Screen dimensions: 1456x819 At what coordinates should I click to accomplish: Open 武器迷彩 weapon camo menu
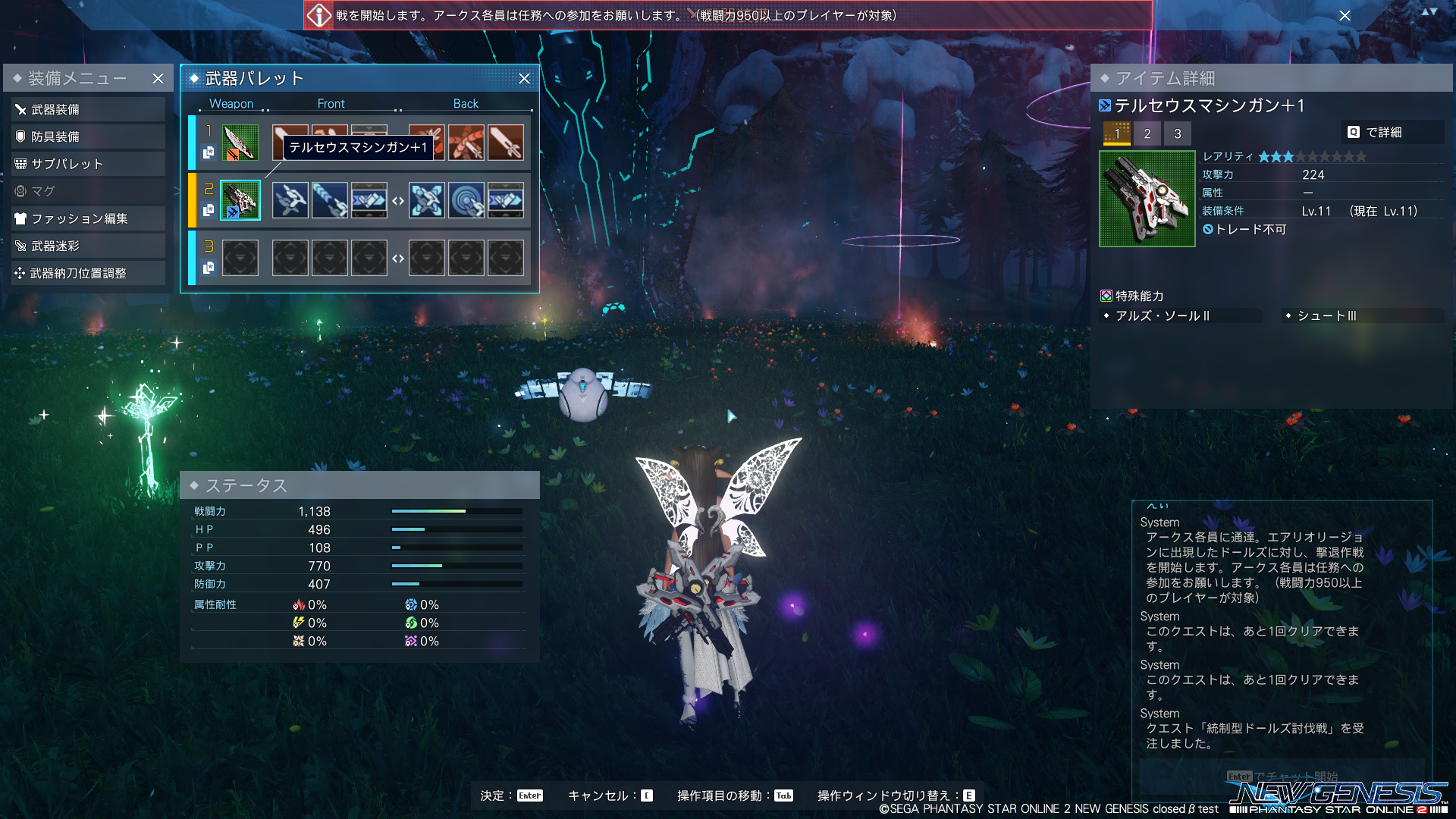coord(88,246)
